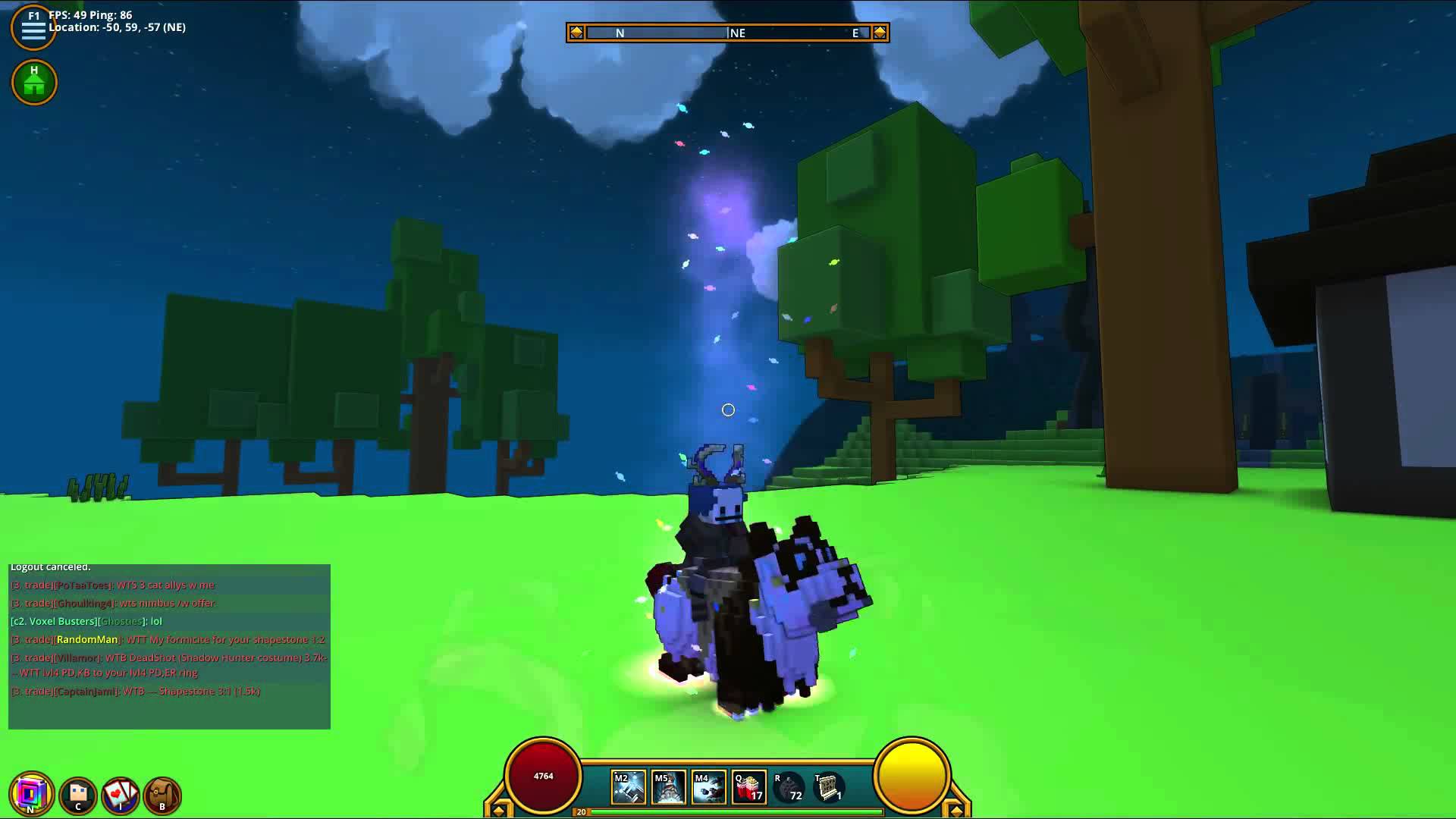Open the backpack inventory icon labeled B
This screenshot has height=819, width=1456.
click(163, 794)
